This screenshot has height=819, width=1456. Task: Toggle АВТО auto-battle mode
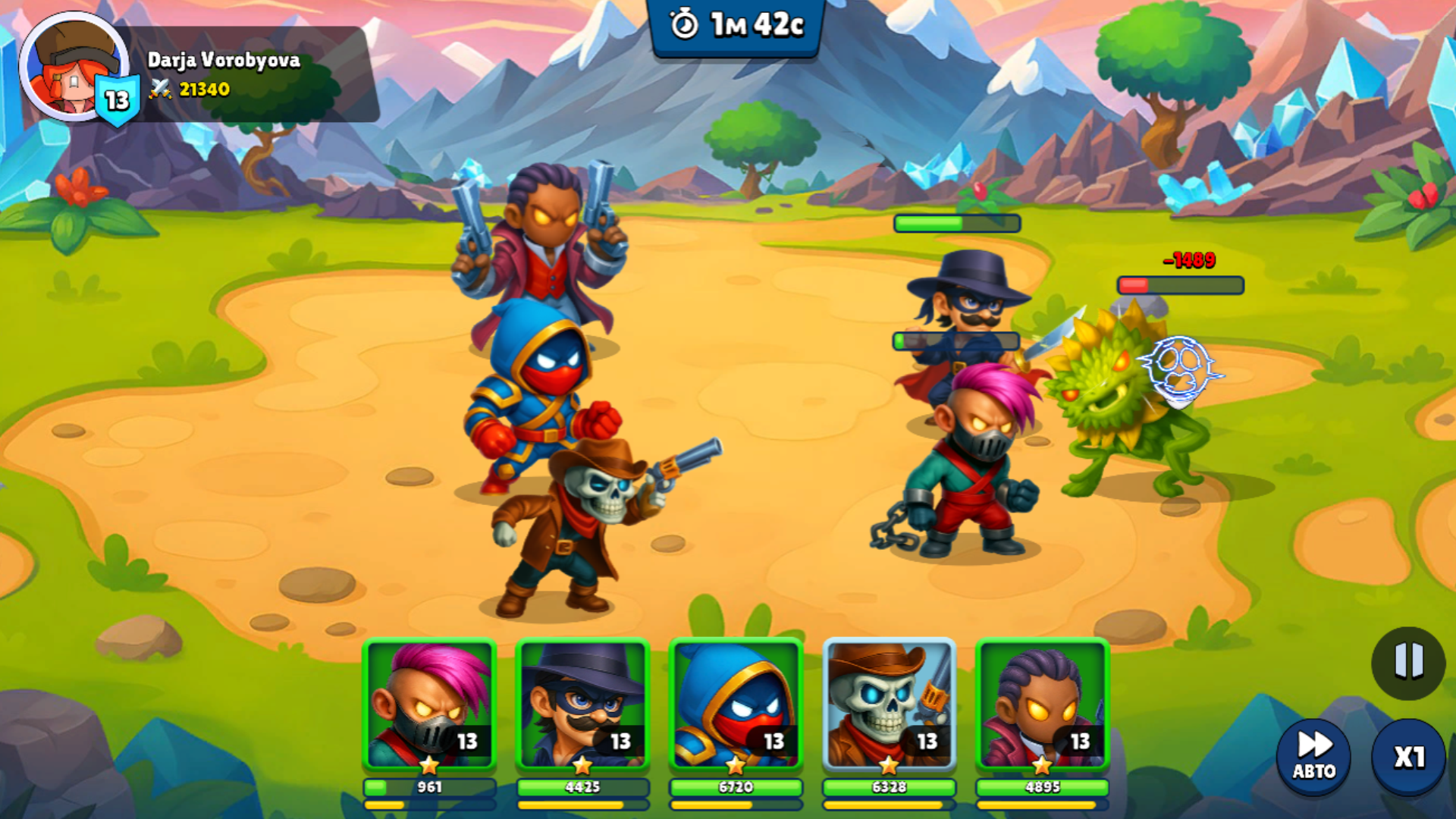pos(1313,756)
